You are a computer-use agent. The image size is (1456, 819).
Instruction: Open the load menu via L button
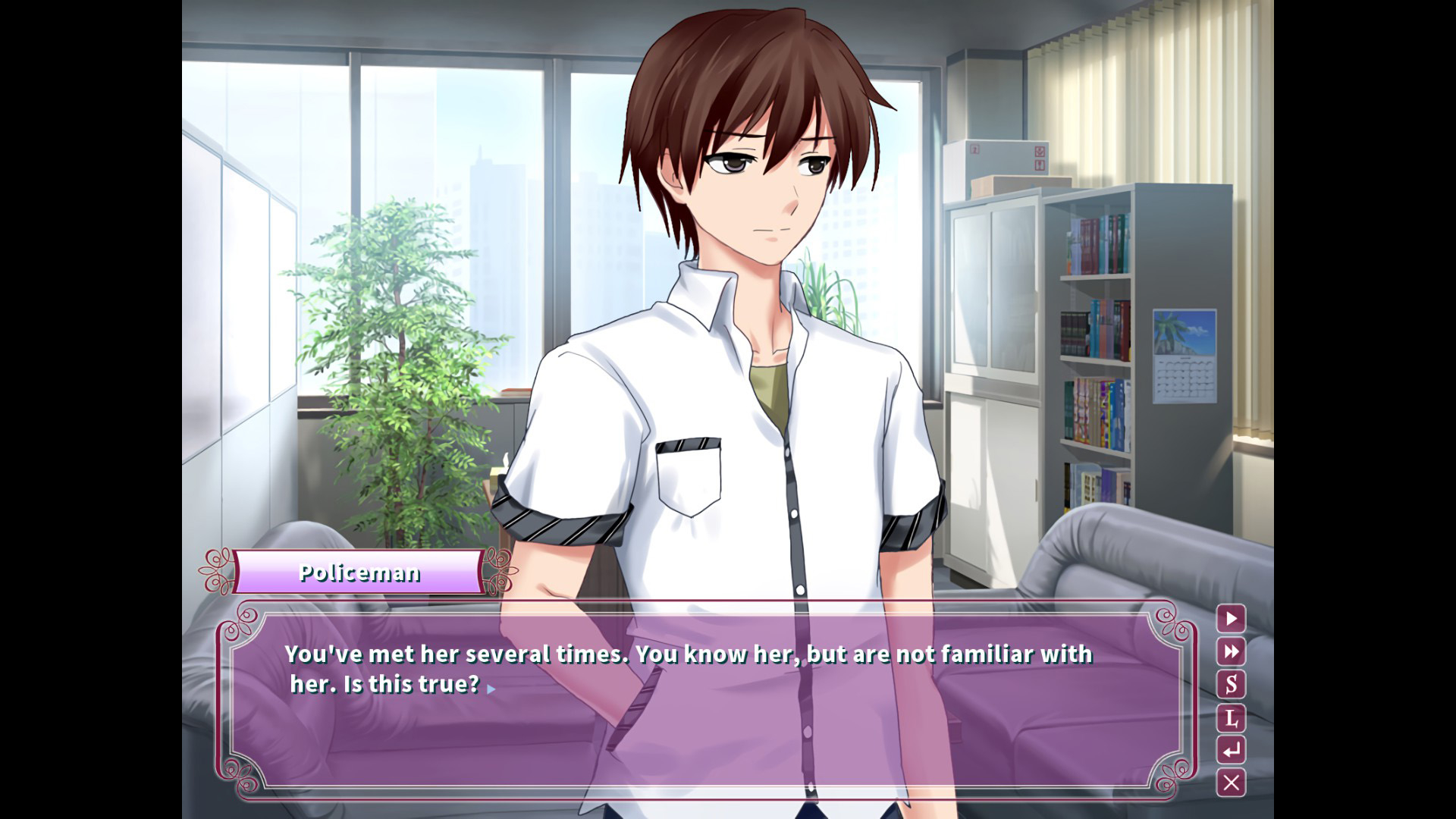coord(1231,717)
